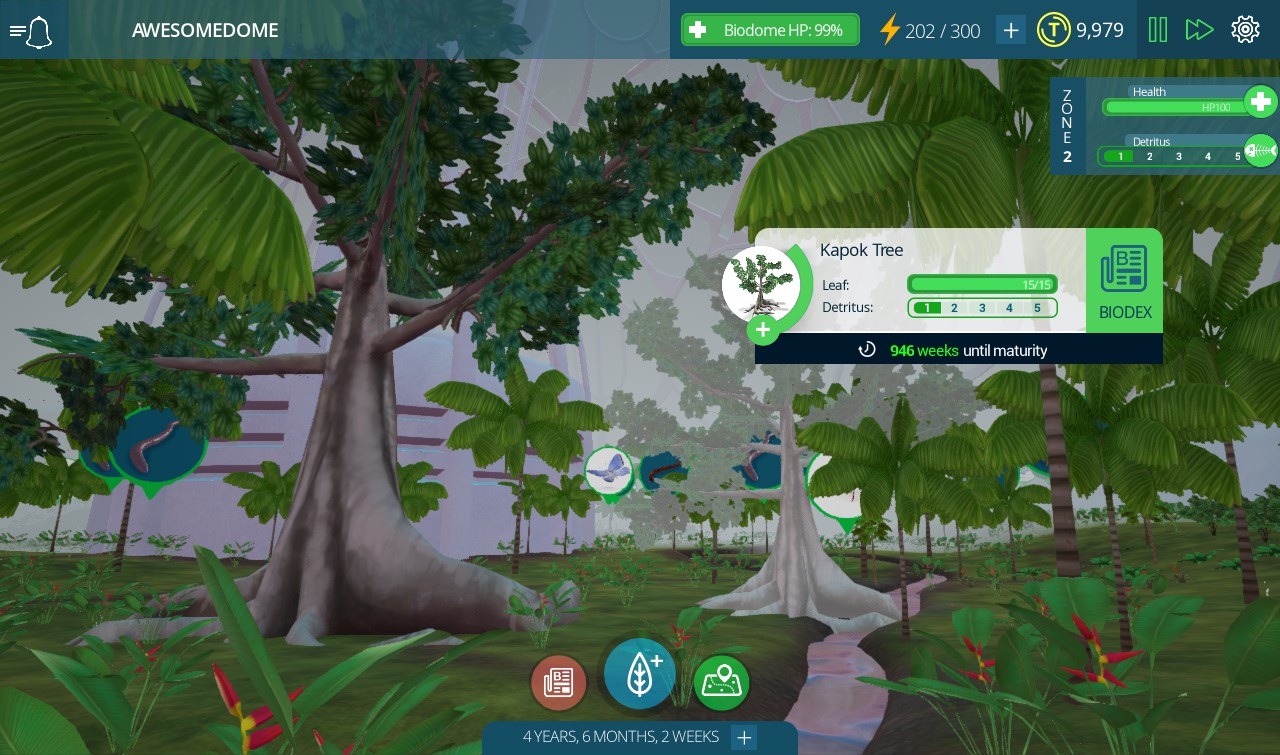This screenshot has height=755, width=1280.
Task: Select the Zone 2 detritus fishbone icon
Action: [x=1260, y=151]
